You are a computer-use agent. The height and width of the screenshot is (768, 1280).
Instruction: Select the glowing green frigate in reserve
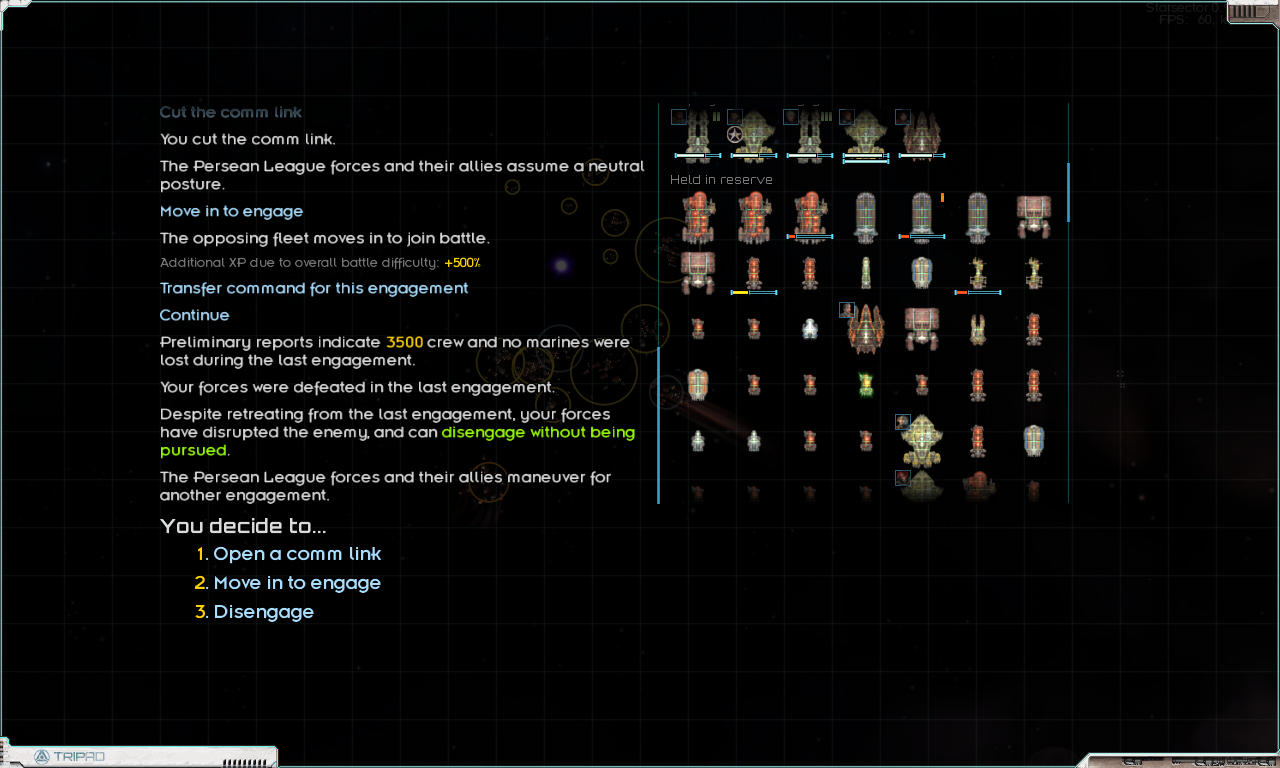click(x=866, y=385)
